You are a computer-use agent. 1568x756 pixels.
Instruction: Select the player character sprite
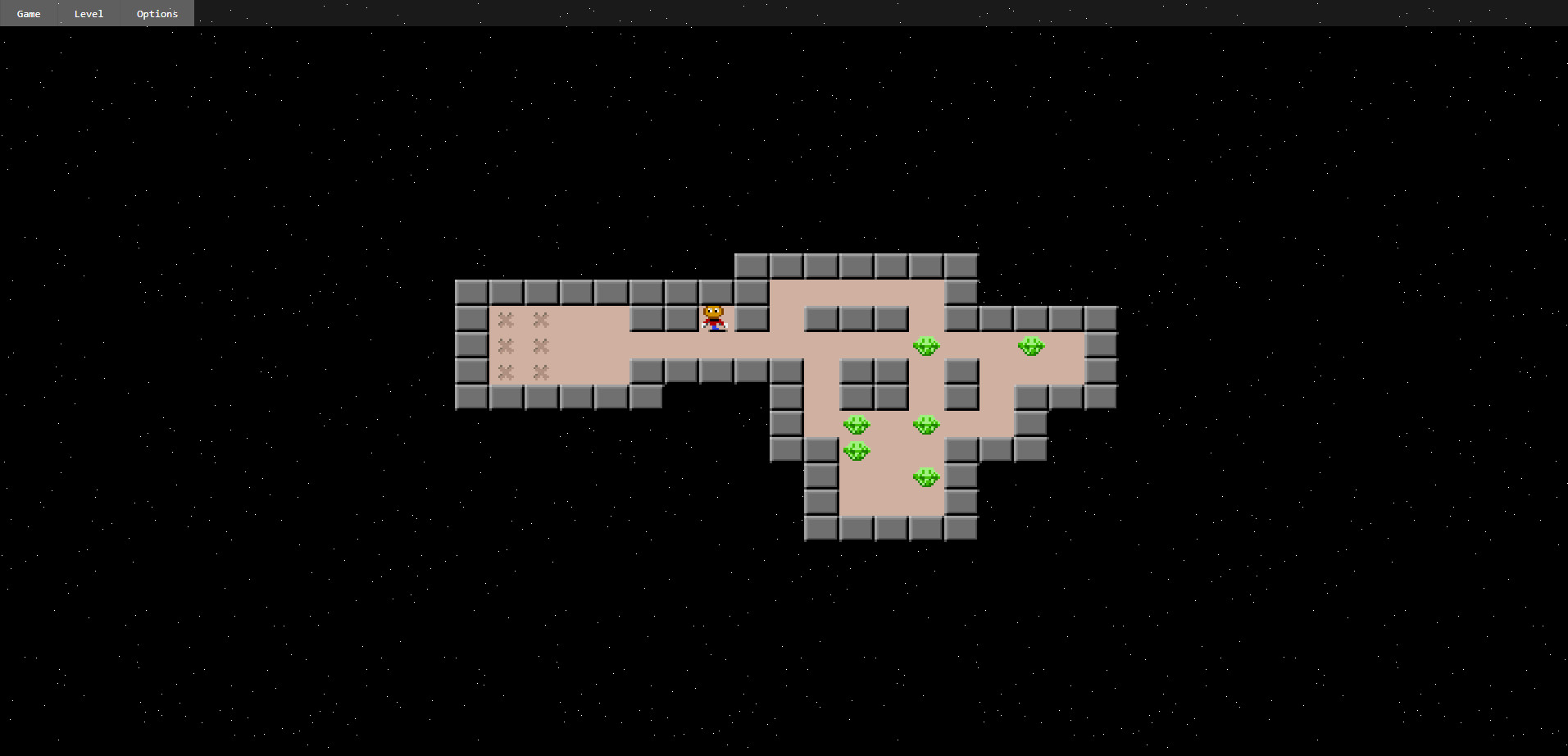[x=713, y=319]
